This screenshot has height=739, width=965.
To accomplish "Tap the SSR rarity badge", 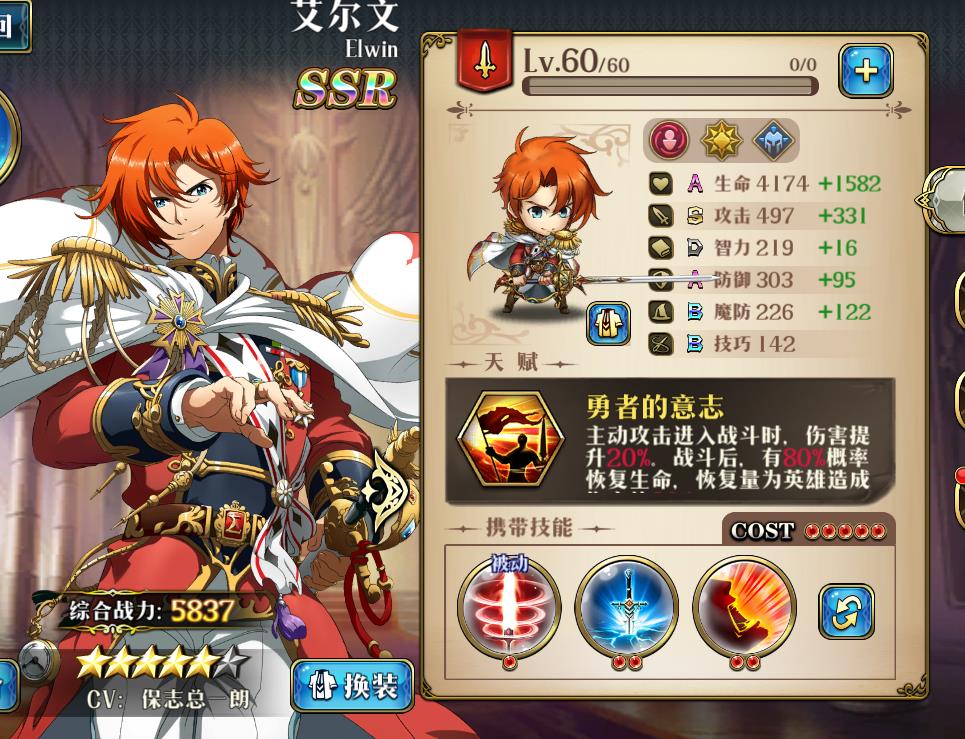I will point(345,90).
